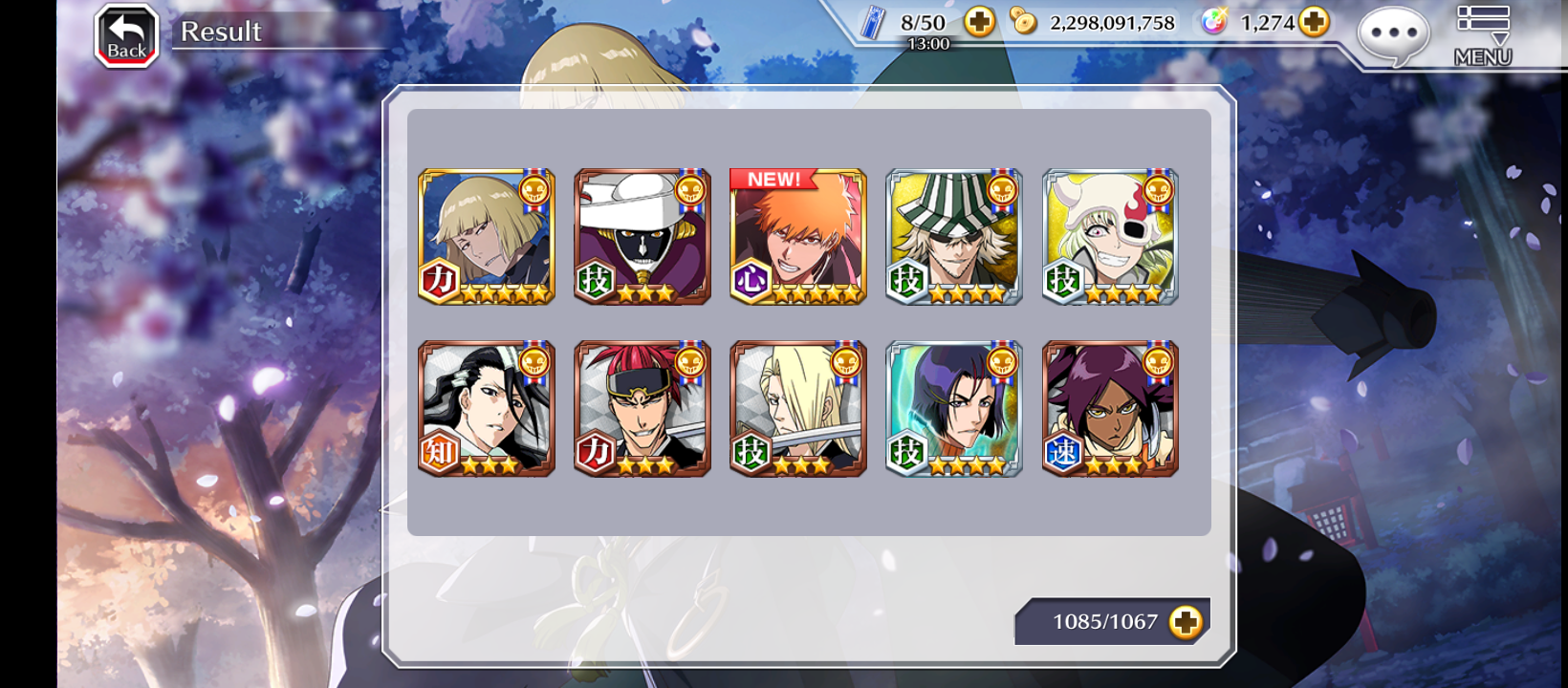Image resolution: width=1568 pixels, height=688 pixels.
Task: Add spirit orbs with the plus beside 1,274
Action: coord(1315,22)
